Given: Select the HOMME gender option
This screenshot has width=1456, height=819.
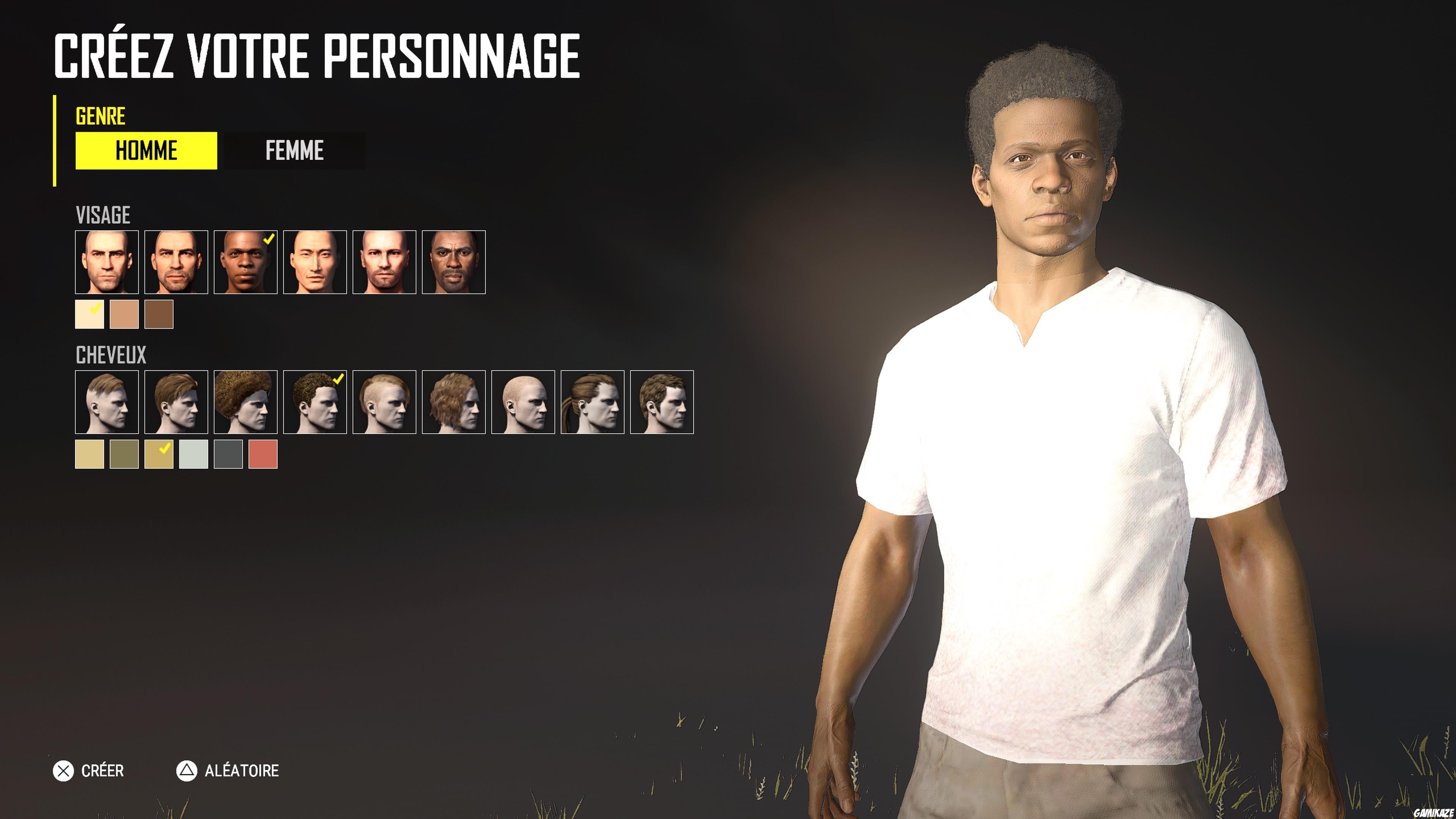Looking at the screenshot, I should click(146, 151).
